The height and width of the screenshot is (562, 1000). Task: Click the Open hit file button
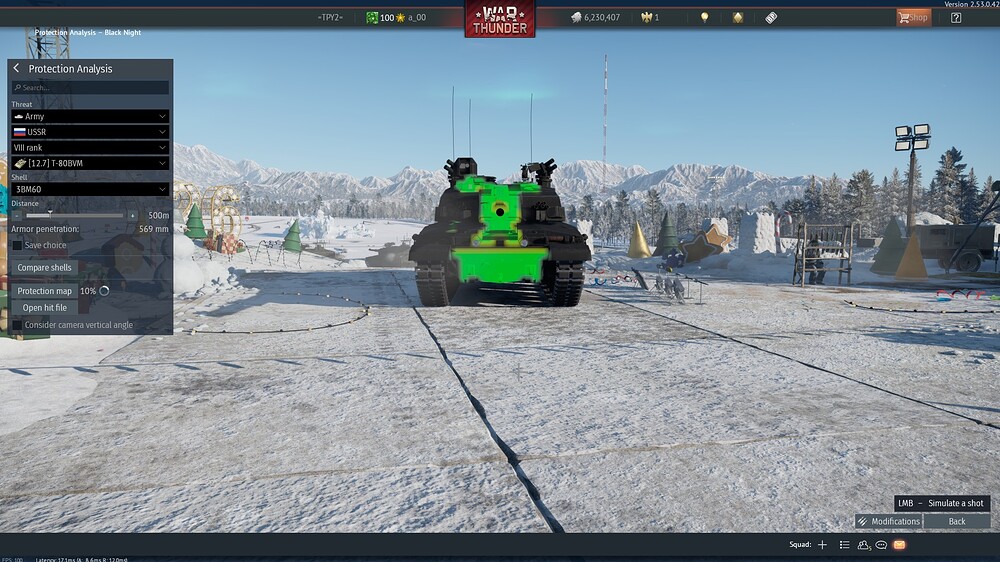click(45, 308)
